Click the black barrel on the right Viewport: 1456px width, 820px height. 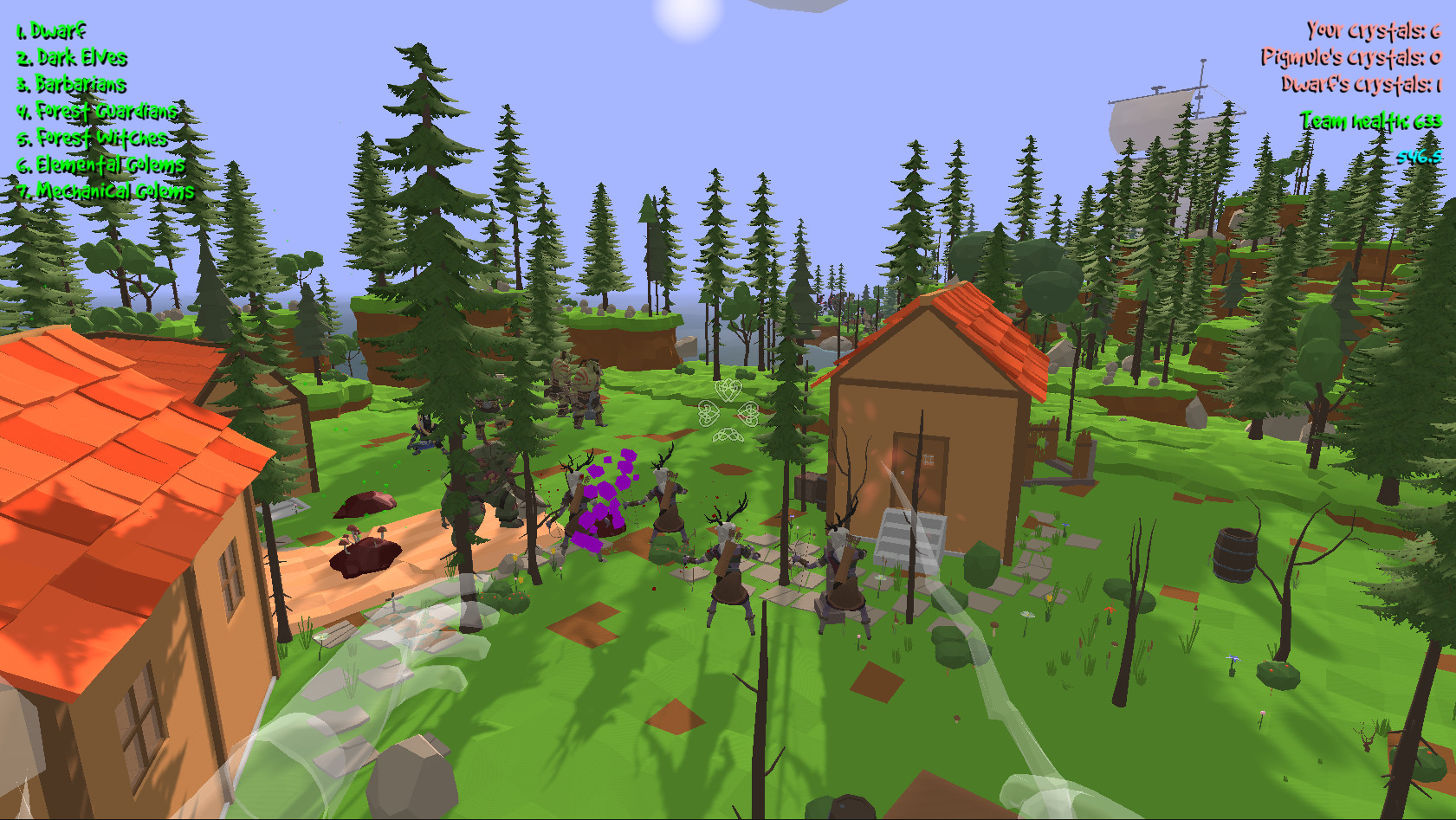click(x=1234, y=554)
